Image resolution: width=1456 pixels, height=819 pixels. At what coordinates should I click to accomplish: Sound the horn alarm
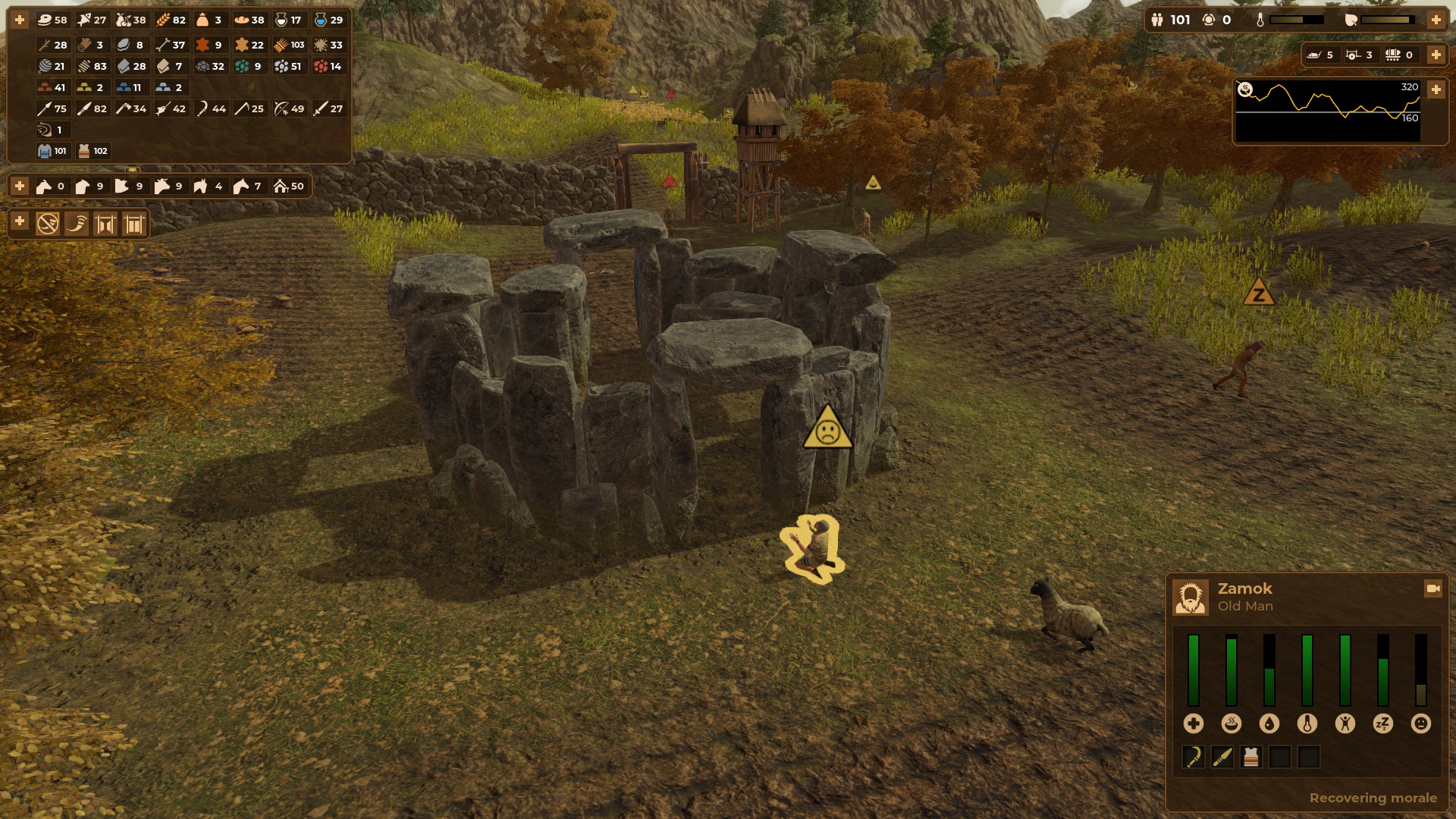pos(77,224)
